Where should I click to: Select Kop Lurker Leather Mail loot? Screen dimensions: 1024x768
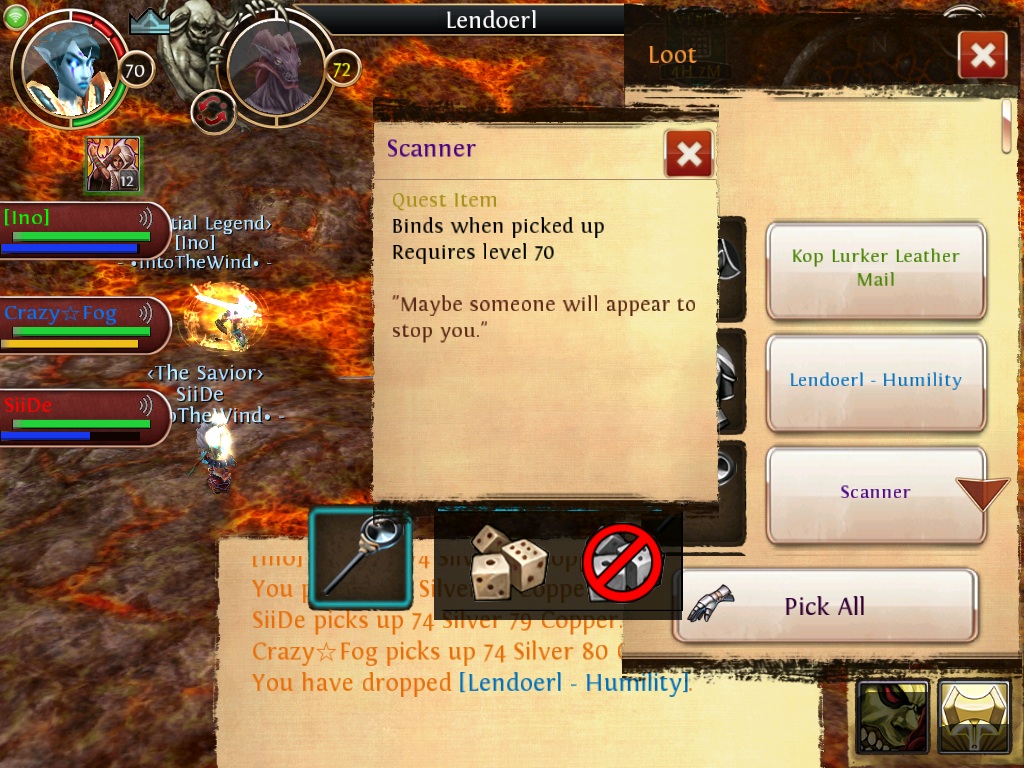[x=875, y=268]
